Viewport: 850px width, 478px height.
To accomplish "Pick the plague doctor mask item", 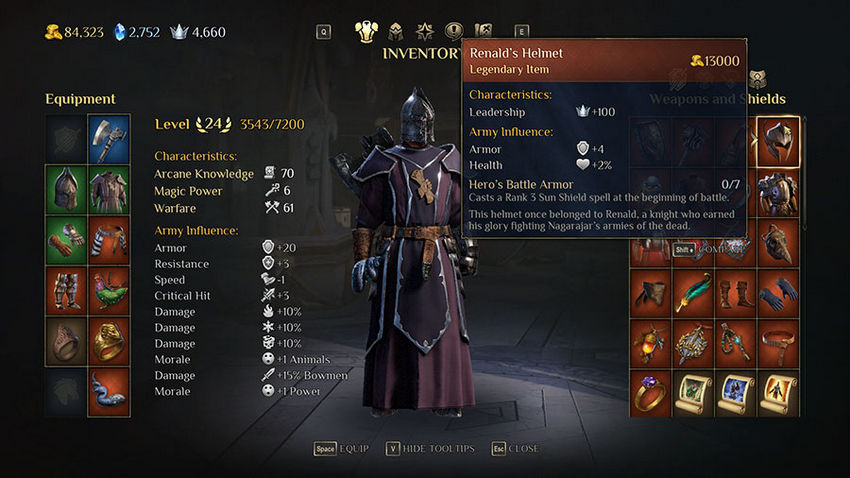I will [x=778, y=242].
